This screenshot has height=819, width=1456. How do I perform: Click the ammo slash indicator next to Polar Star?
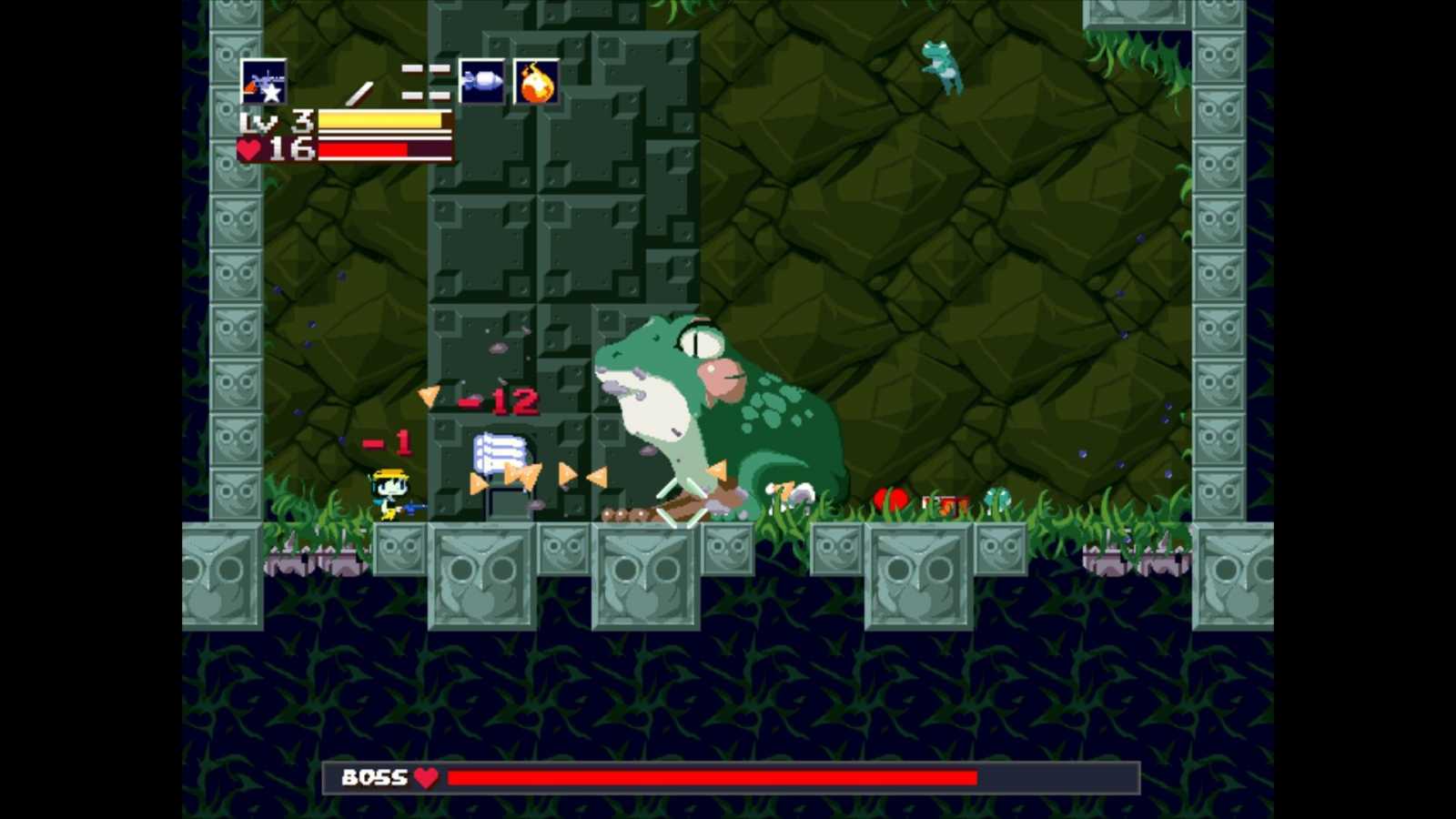click(x=360, y=89)
